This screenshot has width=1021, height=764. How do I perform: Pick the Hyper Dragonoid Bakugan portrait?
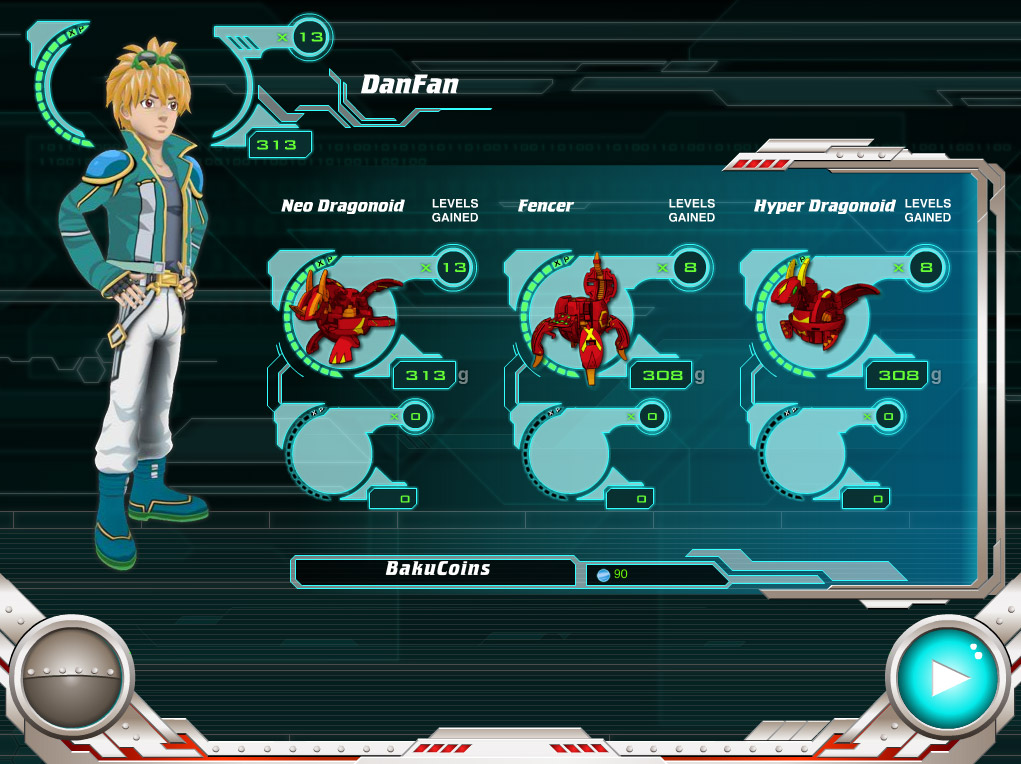[818, 308]
